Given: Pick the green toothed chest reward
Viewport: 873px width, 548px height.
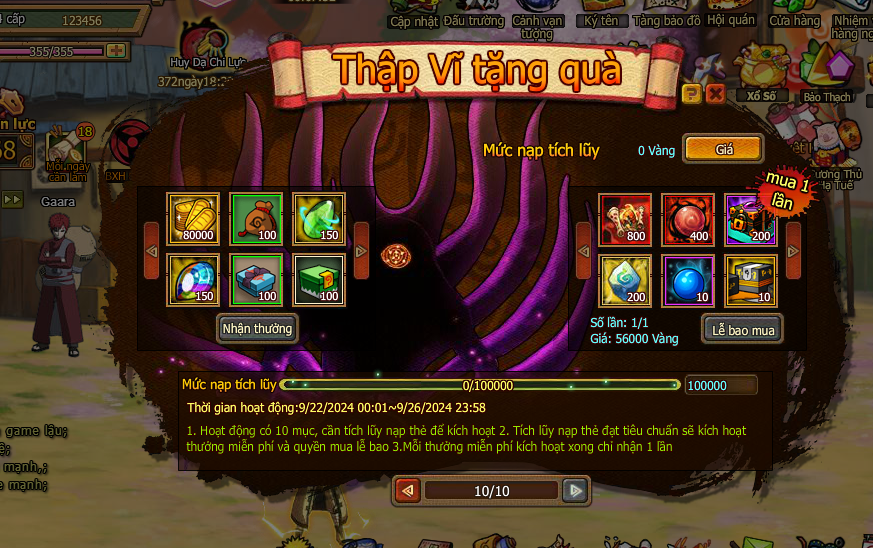Looking at the screenshot, I should coord(319,280).
